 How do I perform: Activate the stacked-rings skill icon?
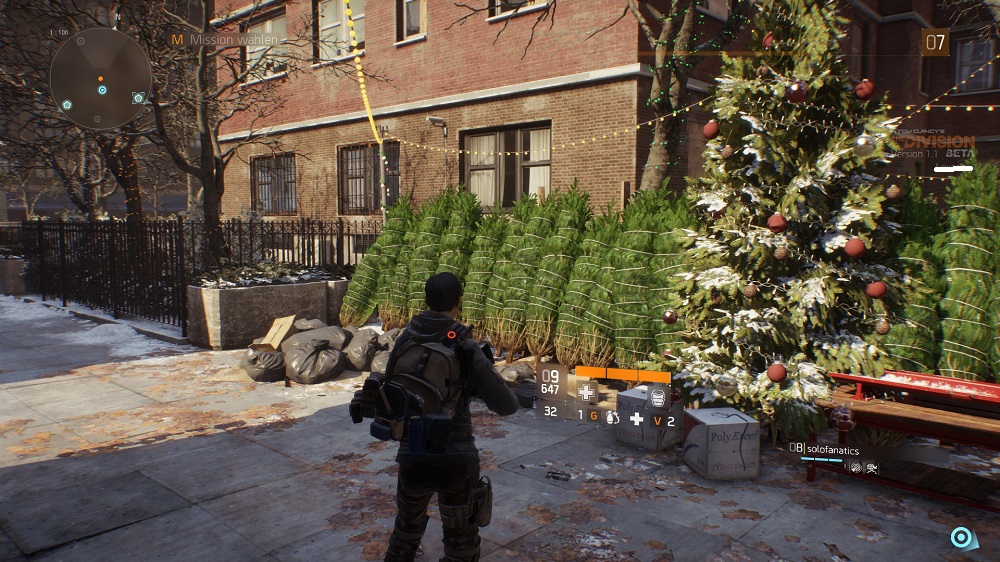pyautogui.click(x=657, y=396)
